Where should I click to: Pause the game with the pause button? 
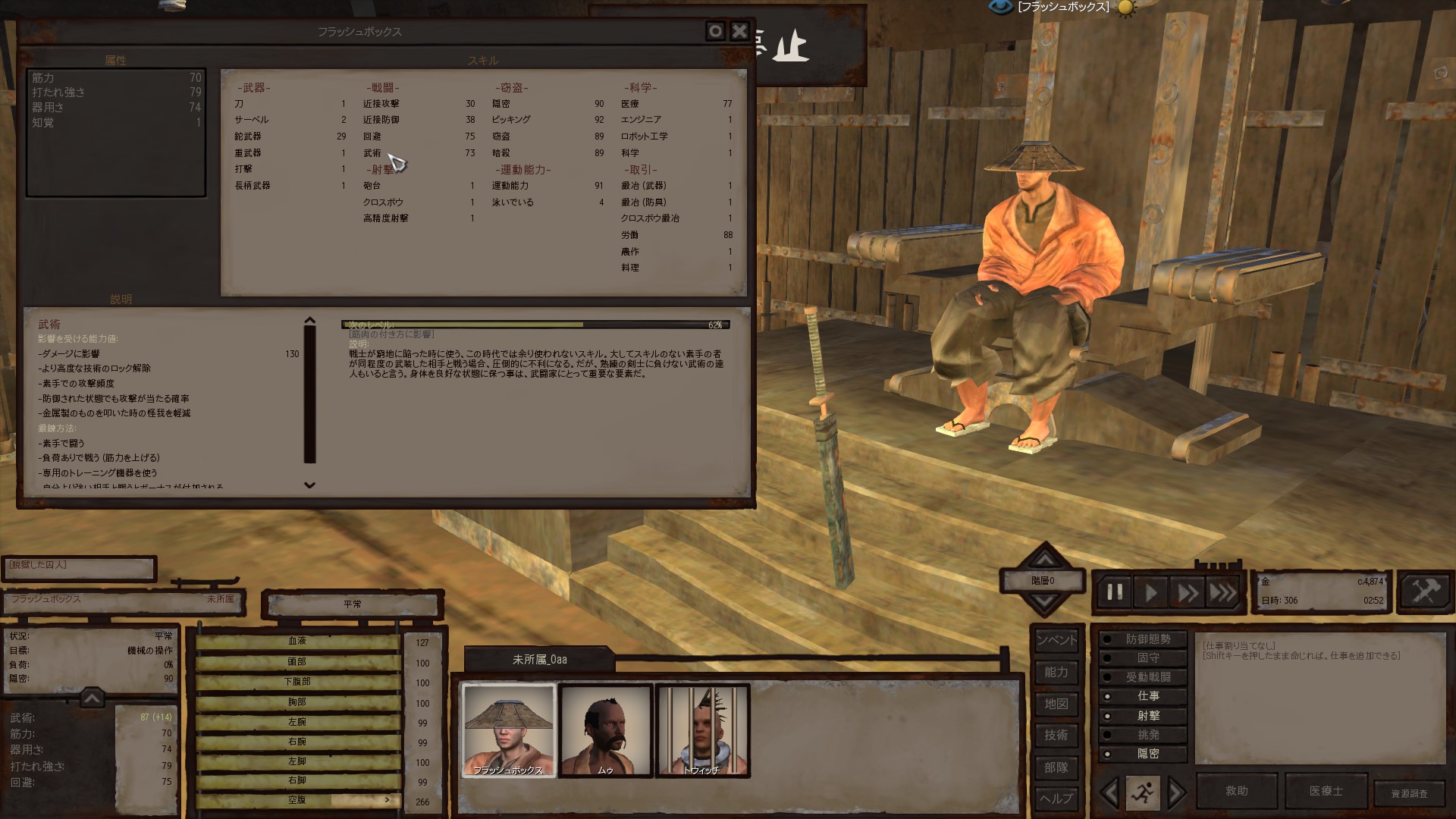coord(1115,592)
